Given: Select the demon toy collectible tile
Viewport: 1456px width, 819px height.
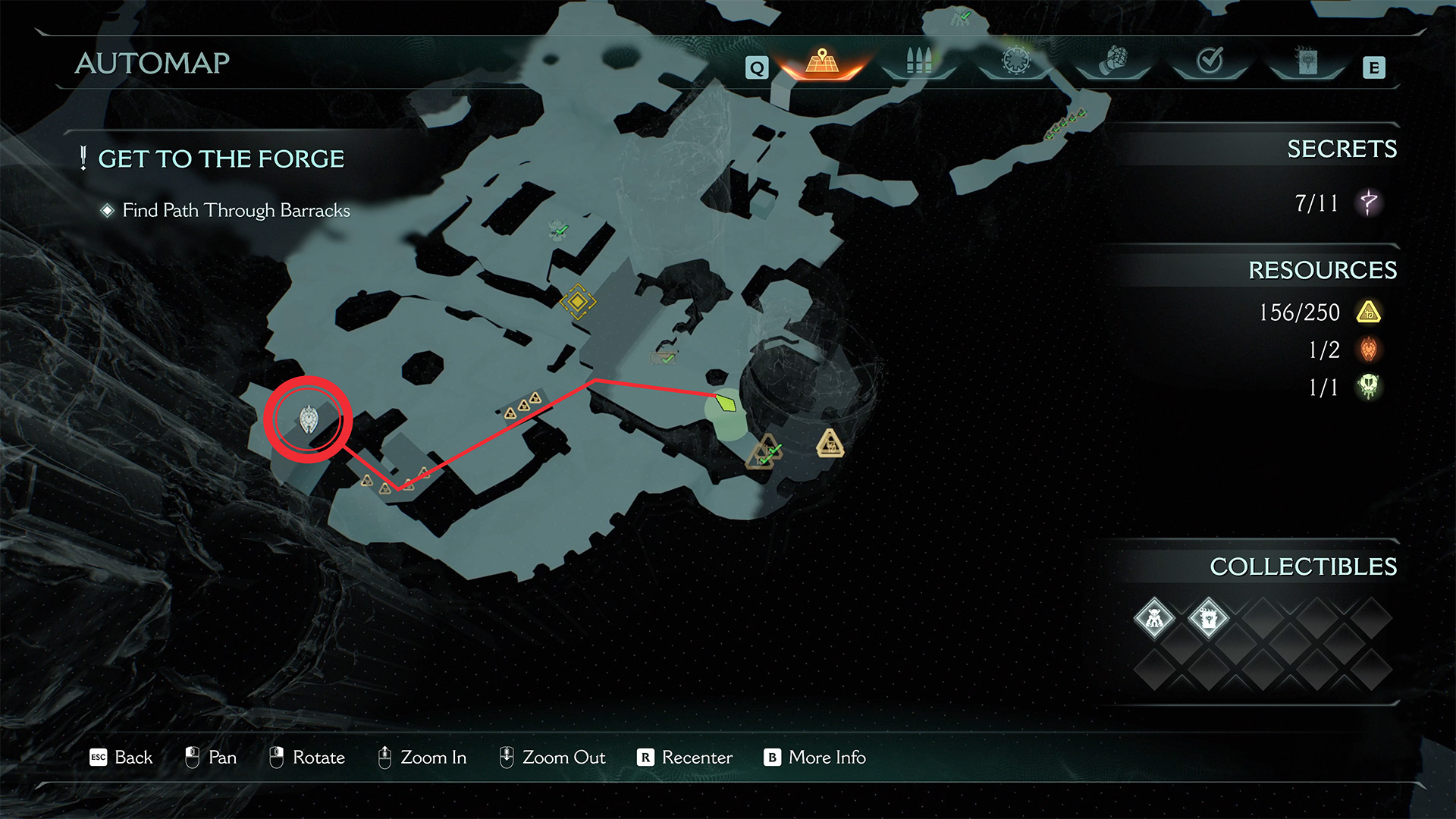Looking at the screenshot, I should coord(1154,619).
